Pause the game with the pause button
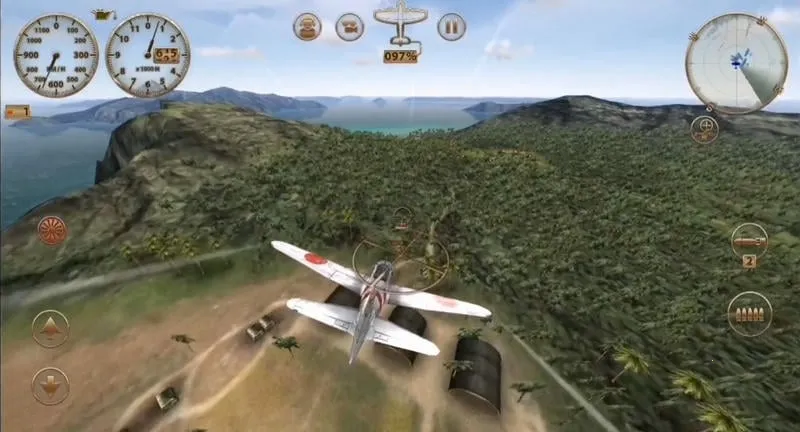The image size is (800, 432). click(451, 27)
